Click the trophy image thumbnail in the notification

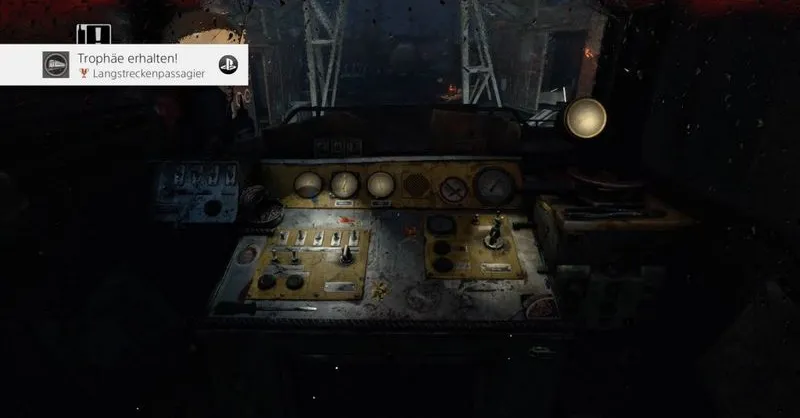click(56, 65)
